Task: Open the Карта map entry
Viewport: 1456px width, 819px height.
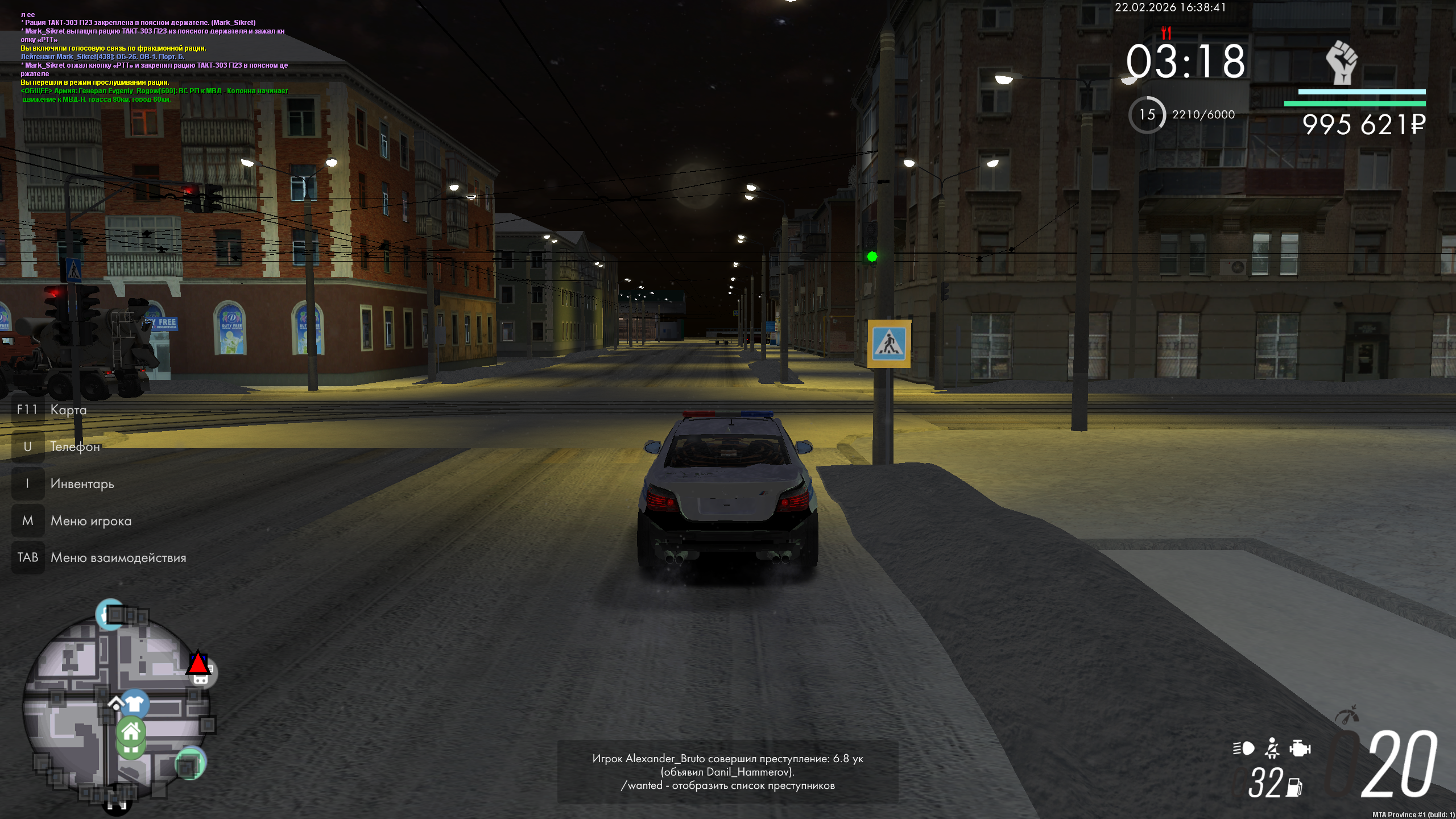Action: (68, 409)
